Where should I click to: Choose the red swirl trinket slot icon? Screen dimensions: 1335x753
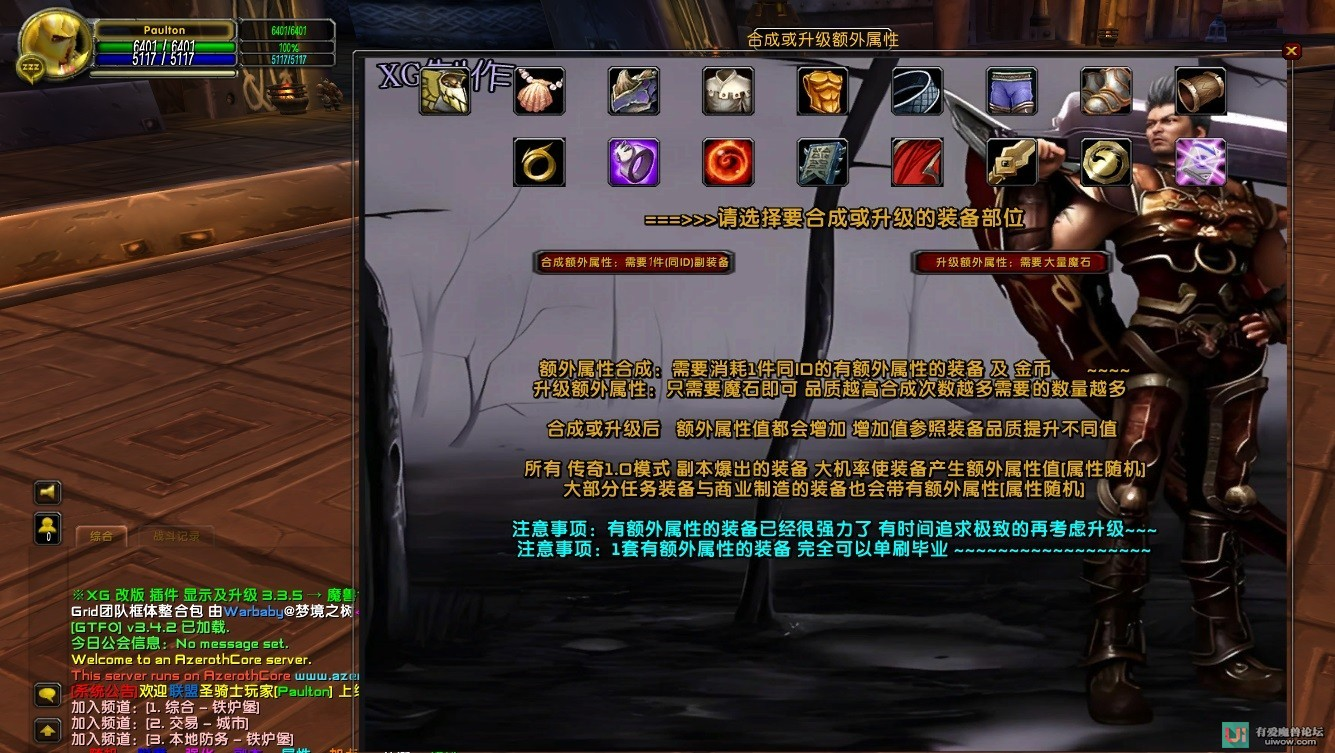click(727, 162)
